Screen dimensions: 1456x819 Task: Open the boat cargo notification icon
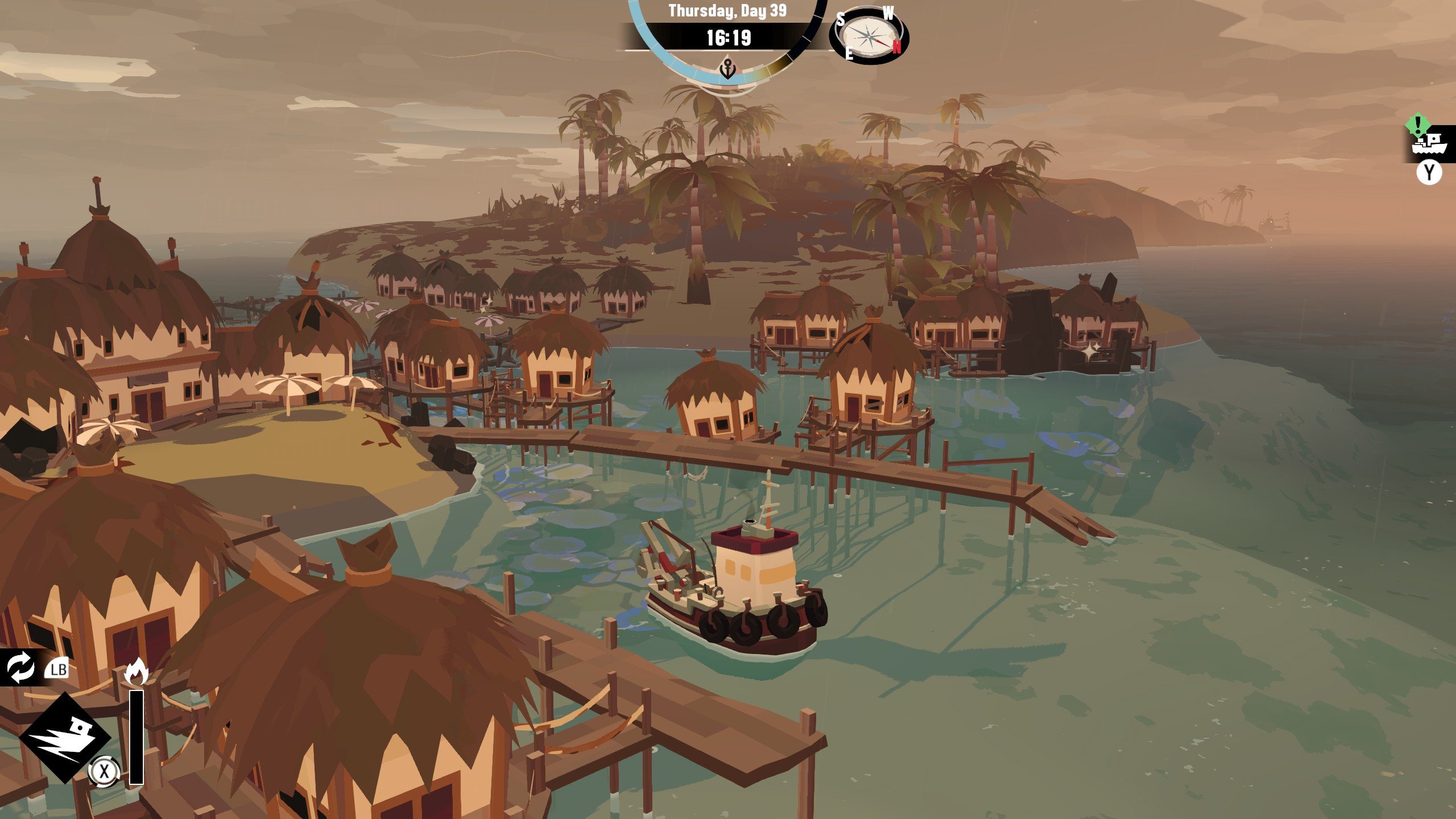[x=1429, y=143]
